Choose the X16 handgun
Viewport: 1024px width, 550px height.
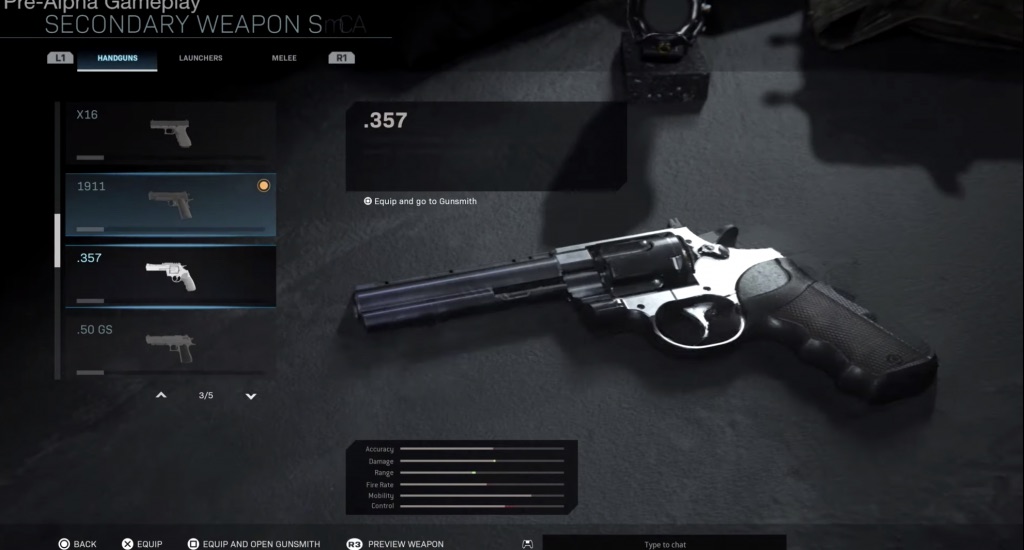(170, 132)
